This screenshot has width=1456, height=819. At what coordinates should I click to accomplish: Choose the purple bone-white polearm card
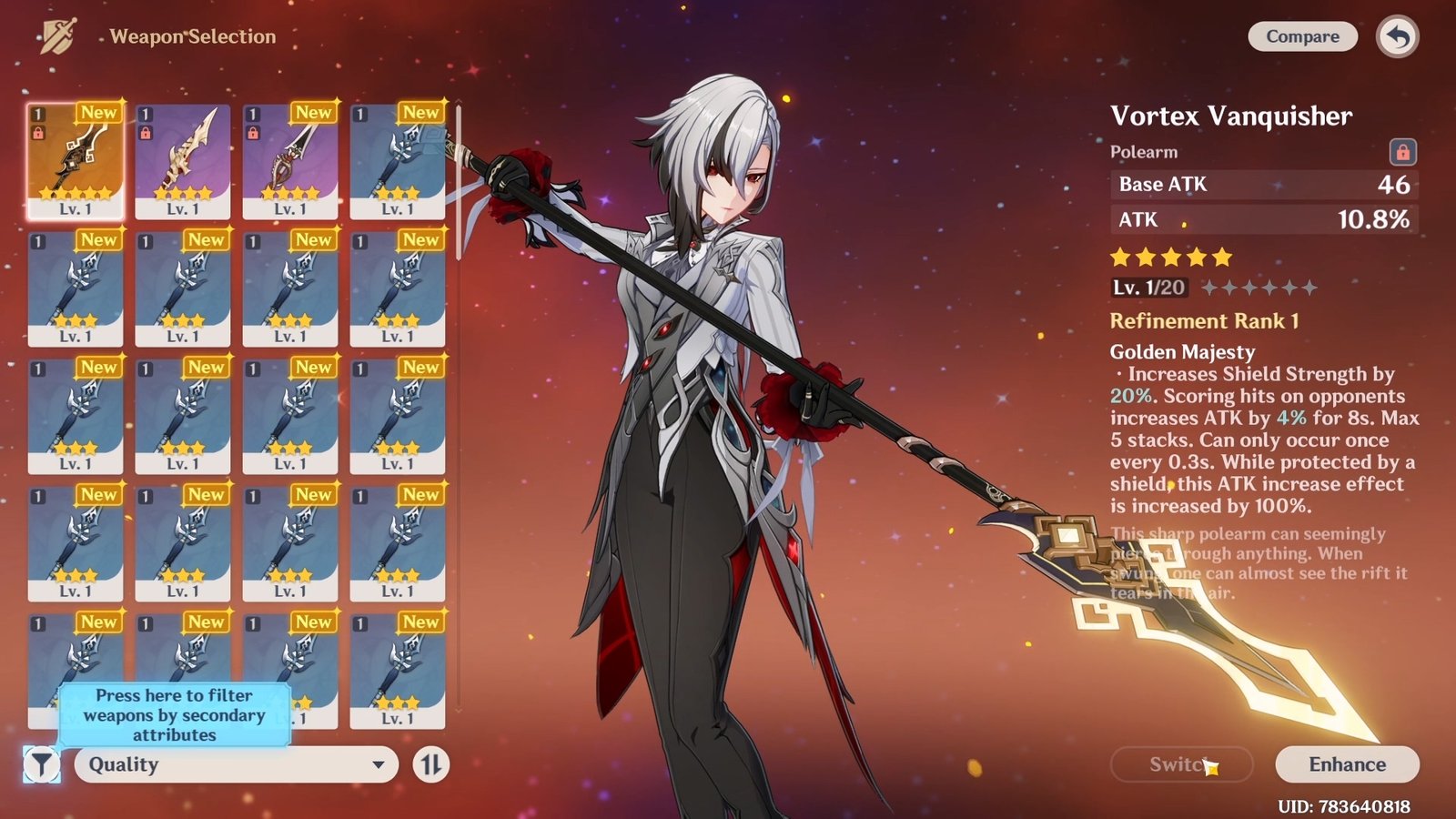pyautogui.click(x=183, y=160)
